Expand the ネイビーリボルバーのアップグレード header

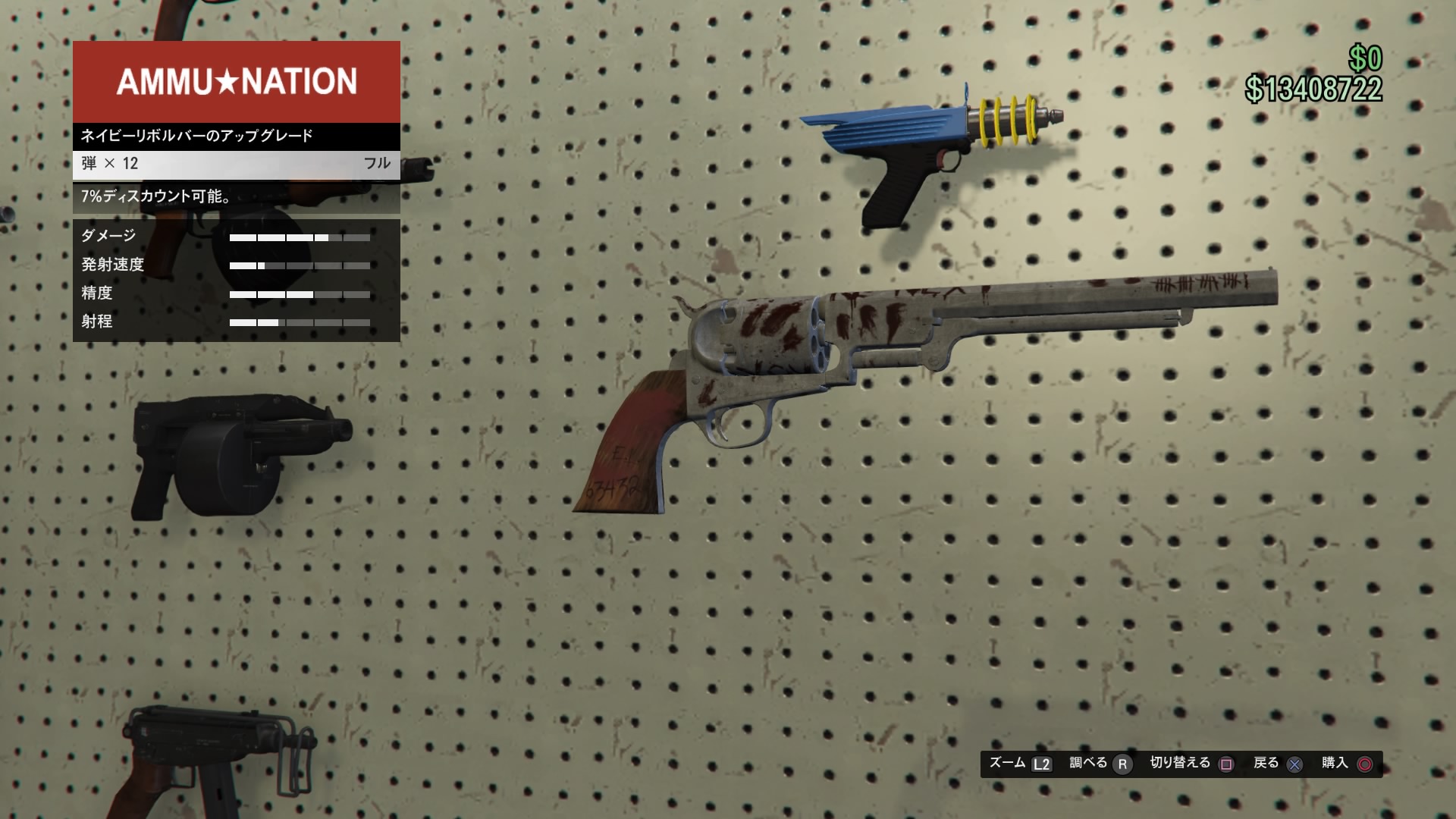(196, 136)
